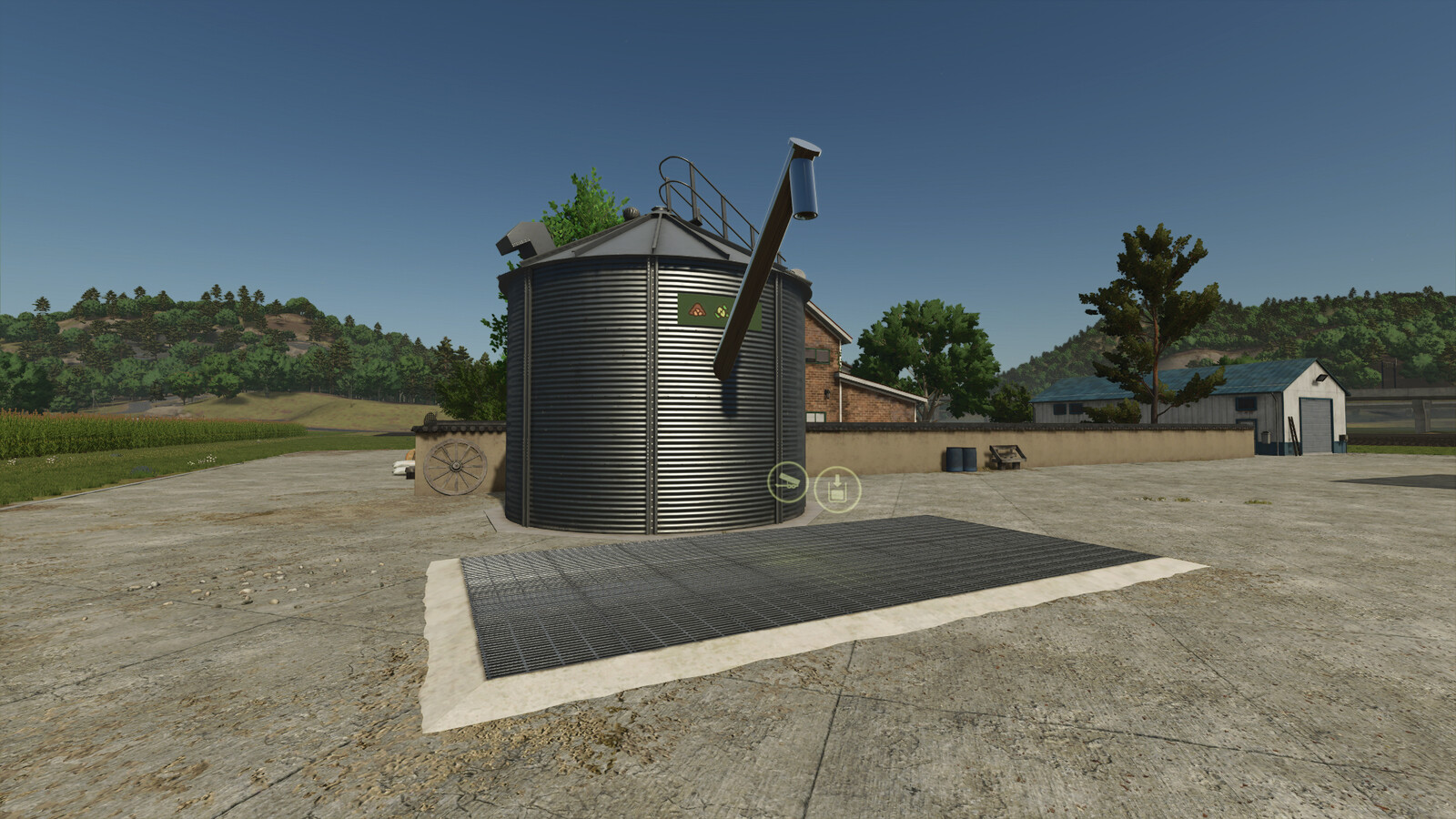Select the trailer silhouette inside the left marker
Viewport: 1456px width, 819px height.
[788, 480]
